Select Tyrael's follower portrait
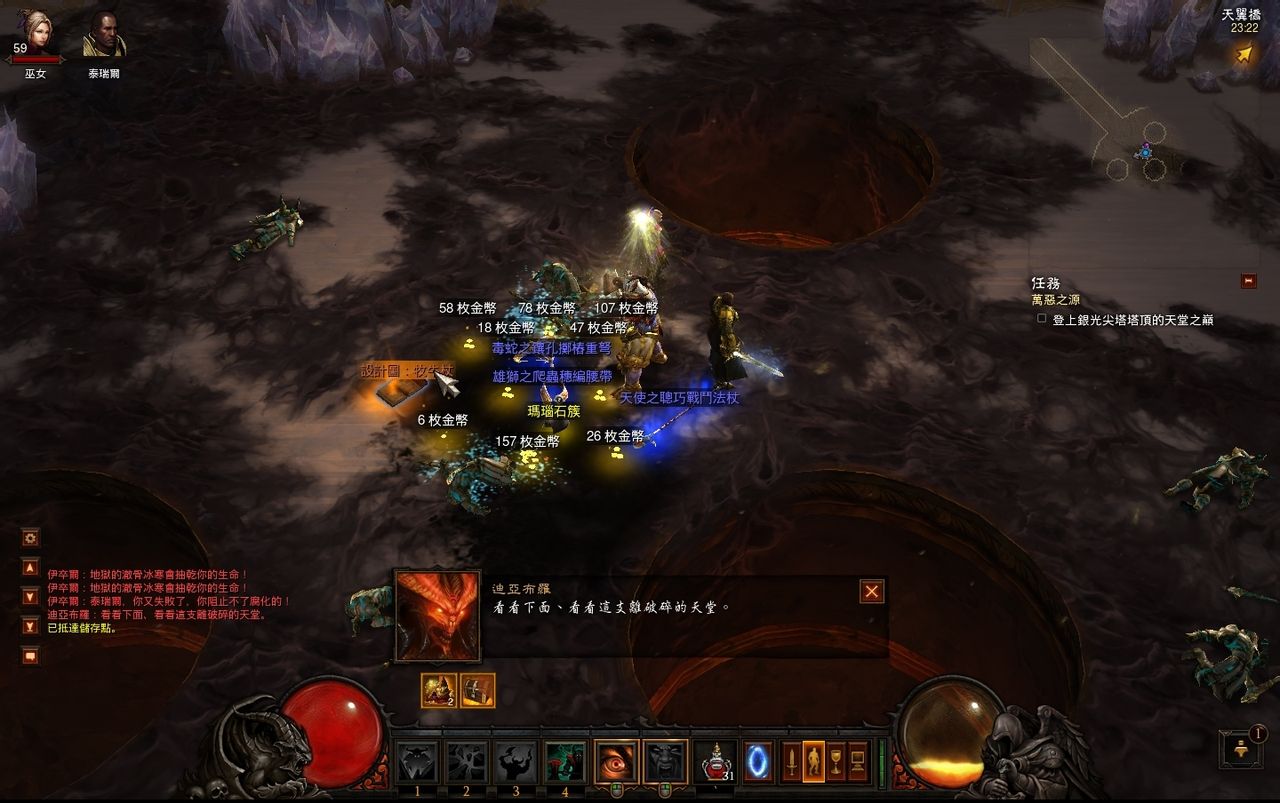The image size is (1280, 803). point(104,34)
